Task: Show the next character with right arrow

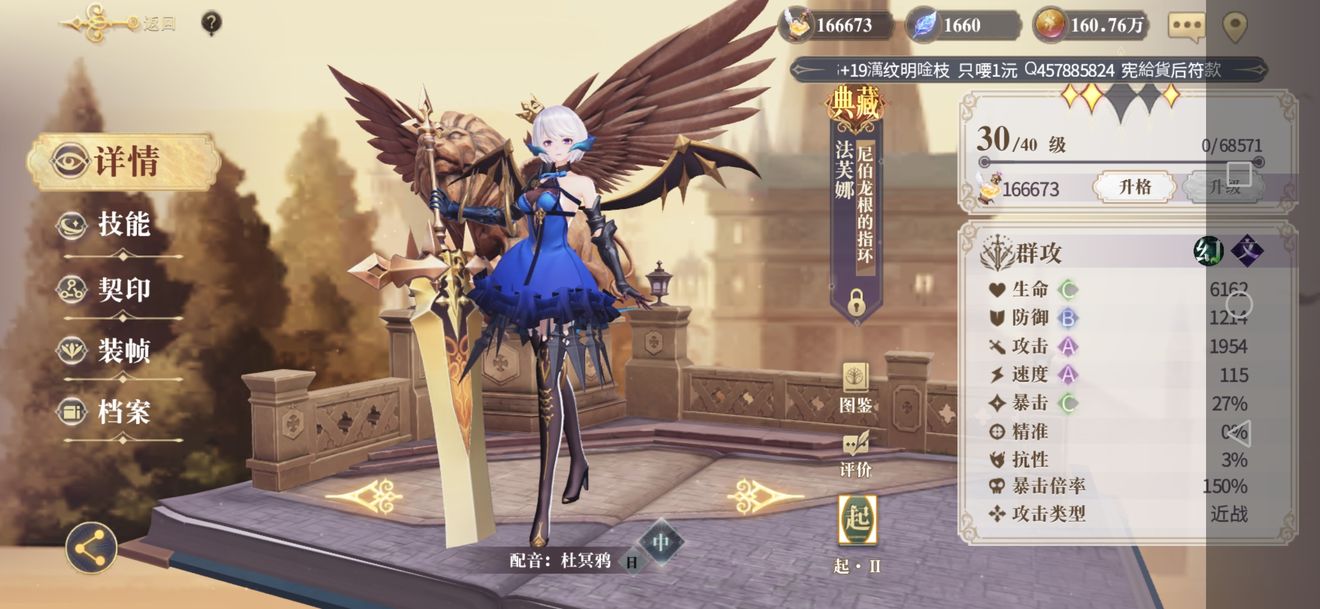Action: tap(765, 495)
